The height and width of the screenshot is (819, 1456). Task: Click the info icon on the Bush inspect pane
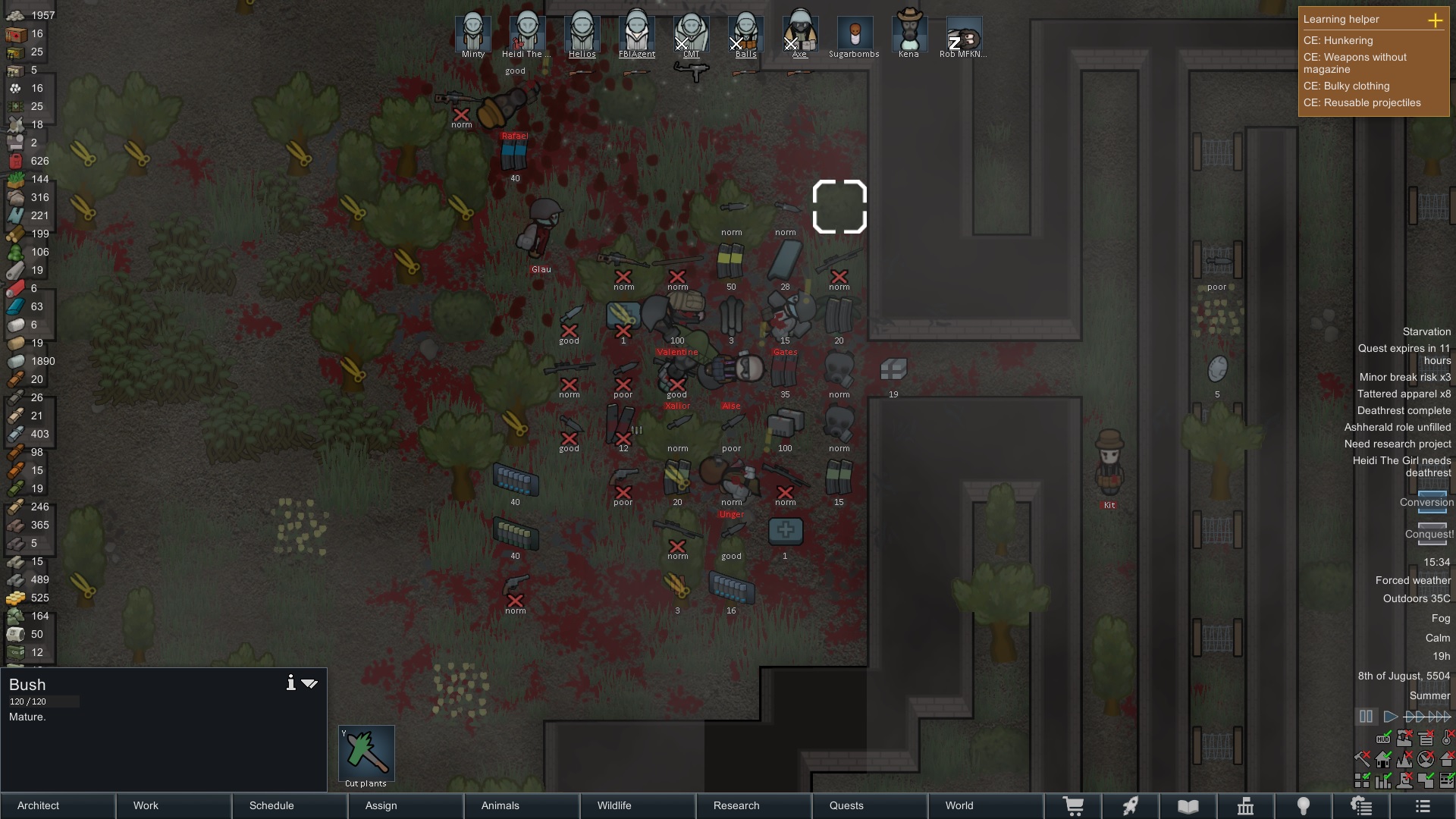(290, 682)
